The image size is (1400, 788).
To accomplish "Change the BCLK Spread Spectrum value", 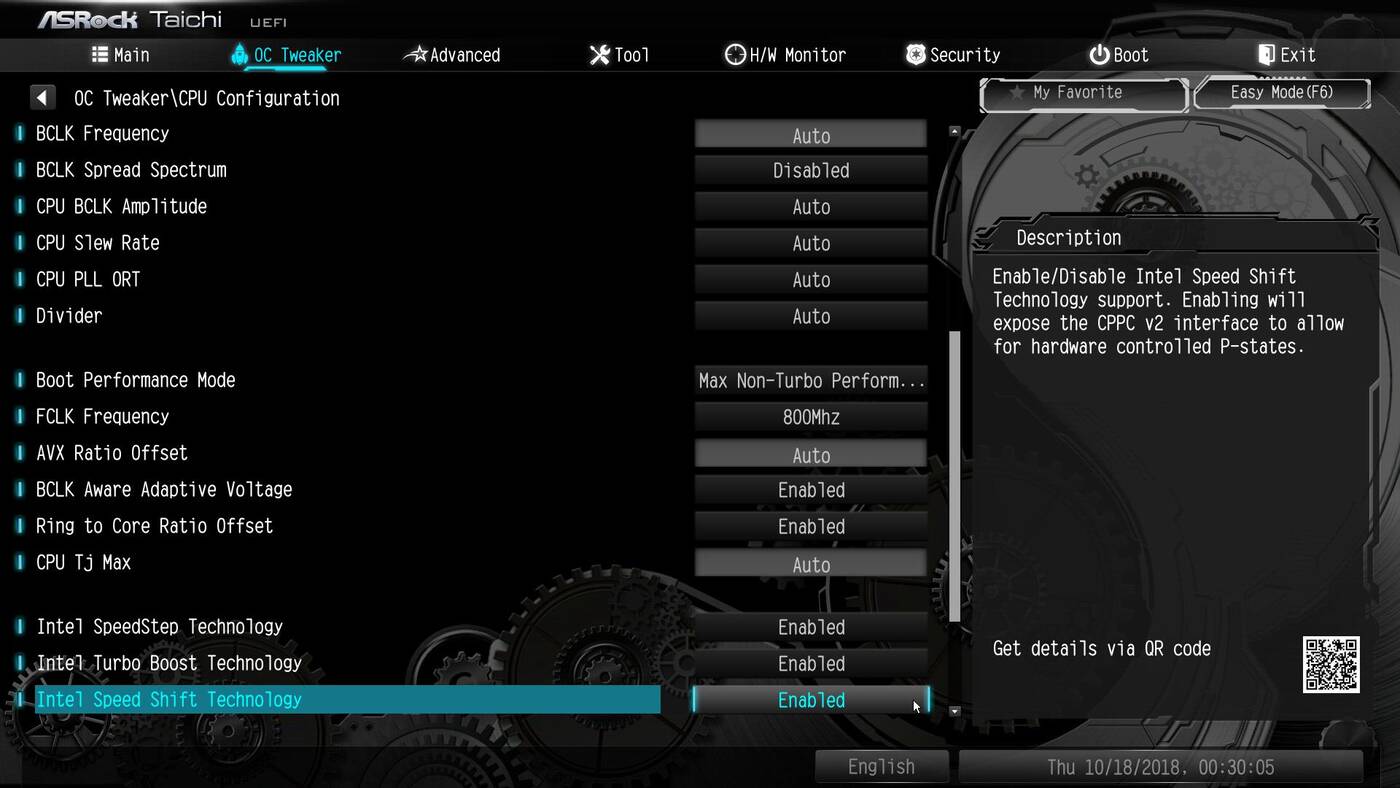I will pyautogui.click(x=811, y=171).
